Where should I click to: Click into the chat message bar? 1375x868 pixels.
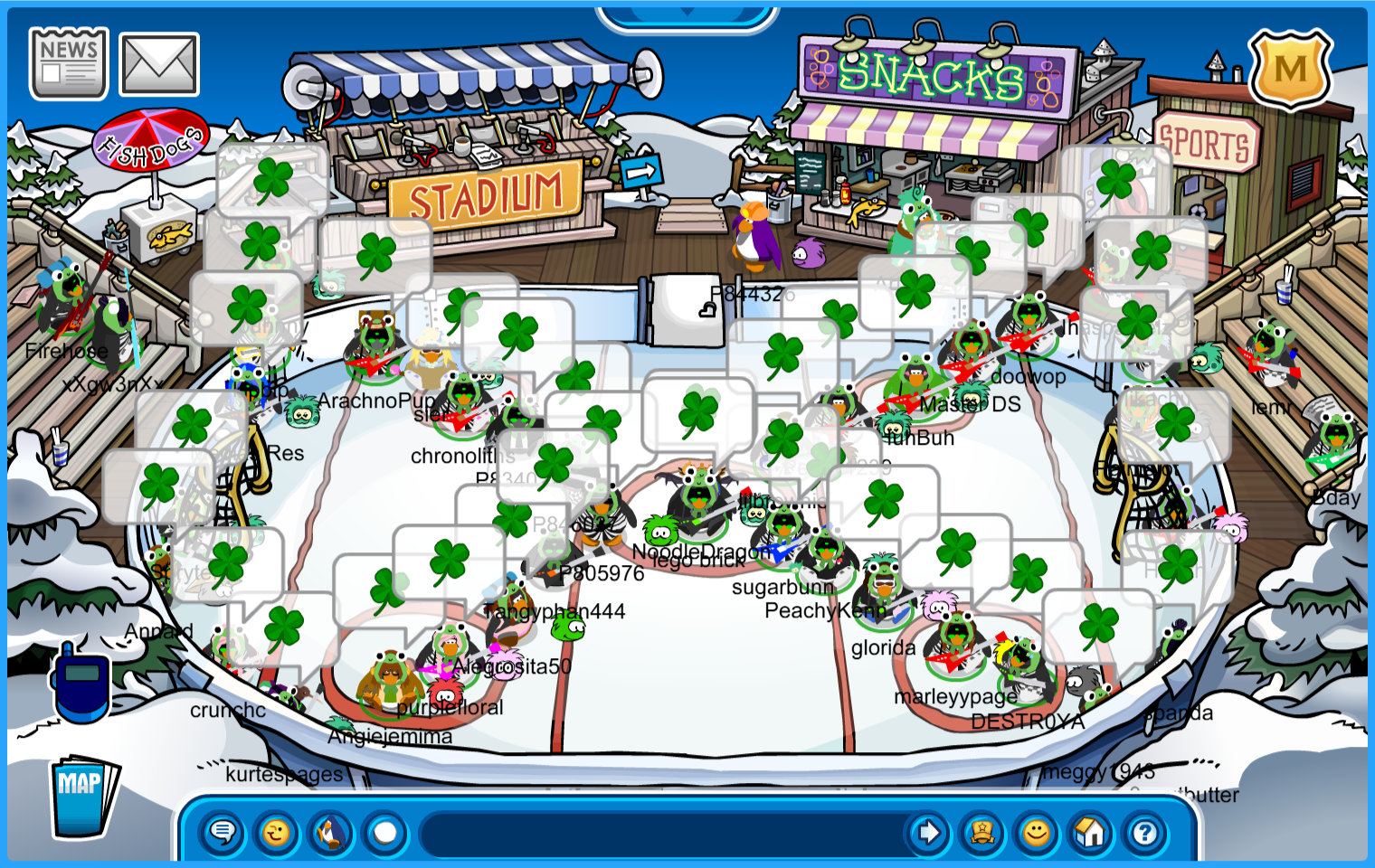tap(660, 832)
